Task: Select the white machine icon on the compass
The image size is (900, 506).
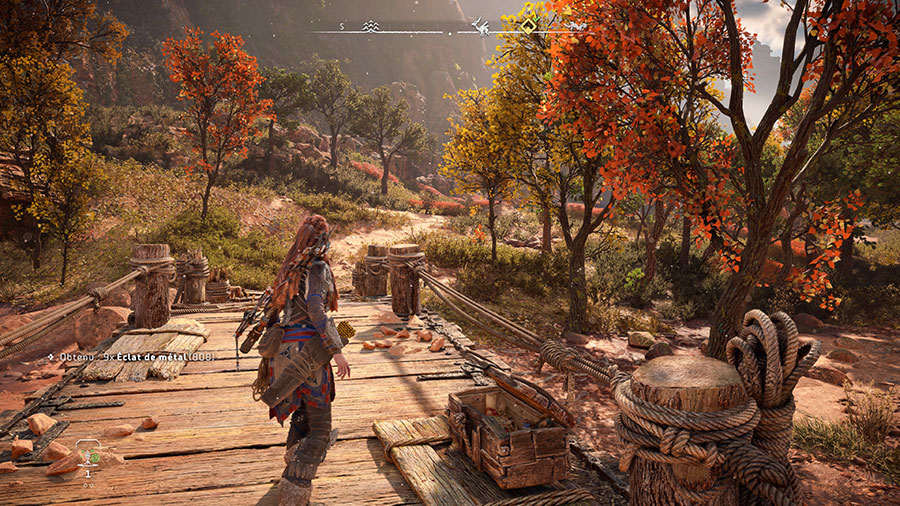Action: tap(481, 27)
